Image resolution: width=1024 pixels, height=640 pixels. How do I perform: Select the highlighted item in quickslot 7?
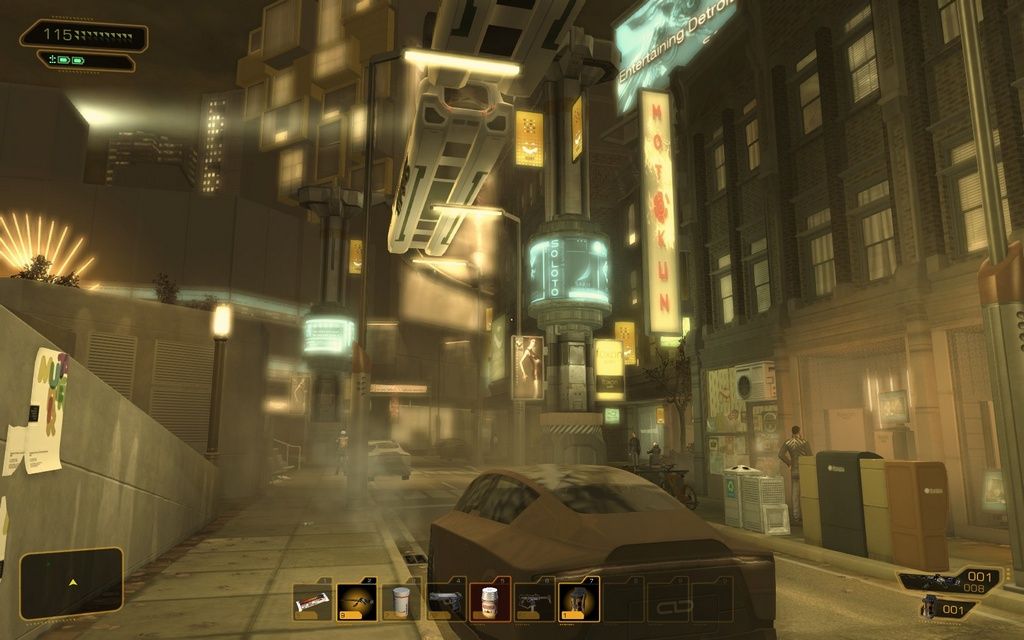click(x=578, y=602)
